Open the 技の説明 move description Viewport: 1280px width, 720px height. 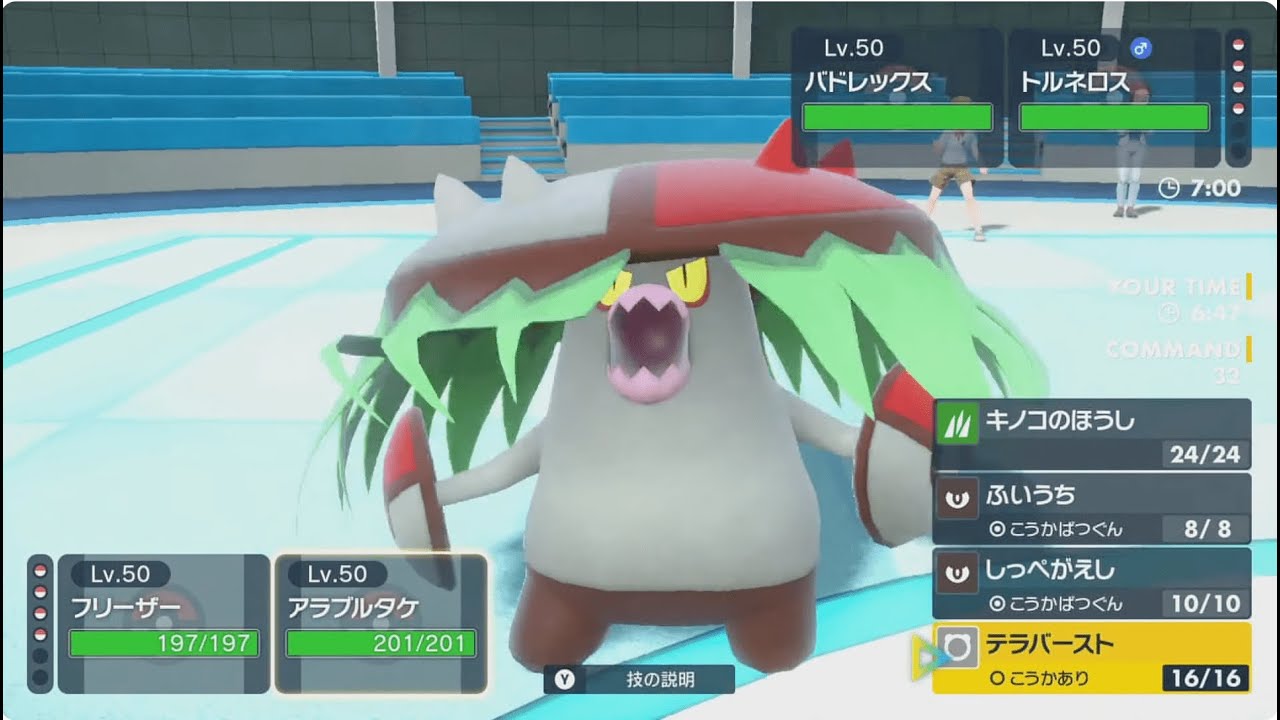pyautogui.click(x=640, y=678)
